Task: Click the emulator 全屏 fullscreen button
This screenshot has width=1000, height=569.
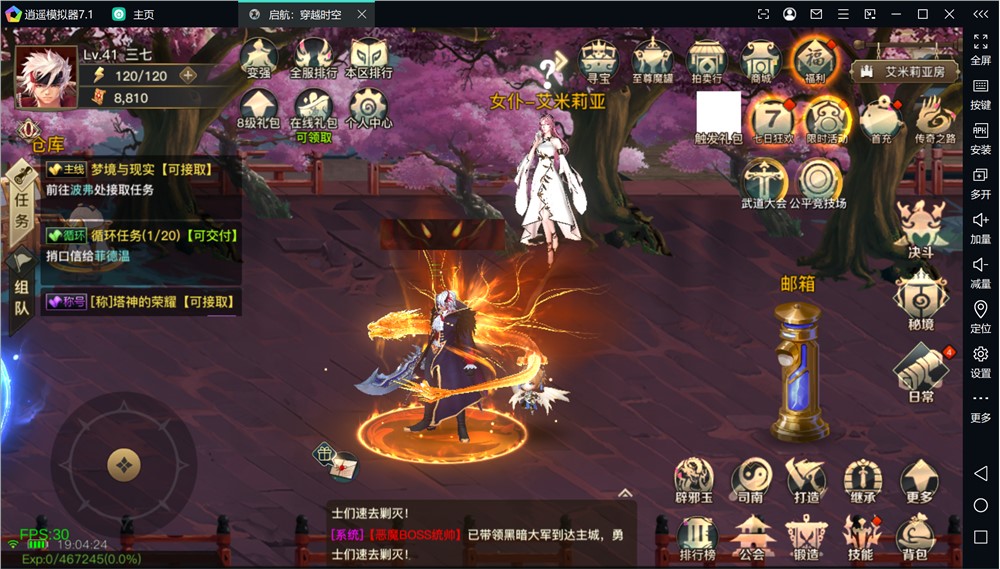Action: click(981, 49)
